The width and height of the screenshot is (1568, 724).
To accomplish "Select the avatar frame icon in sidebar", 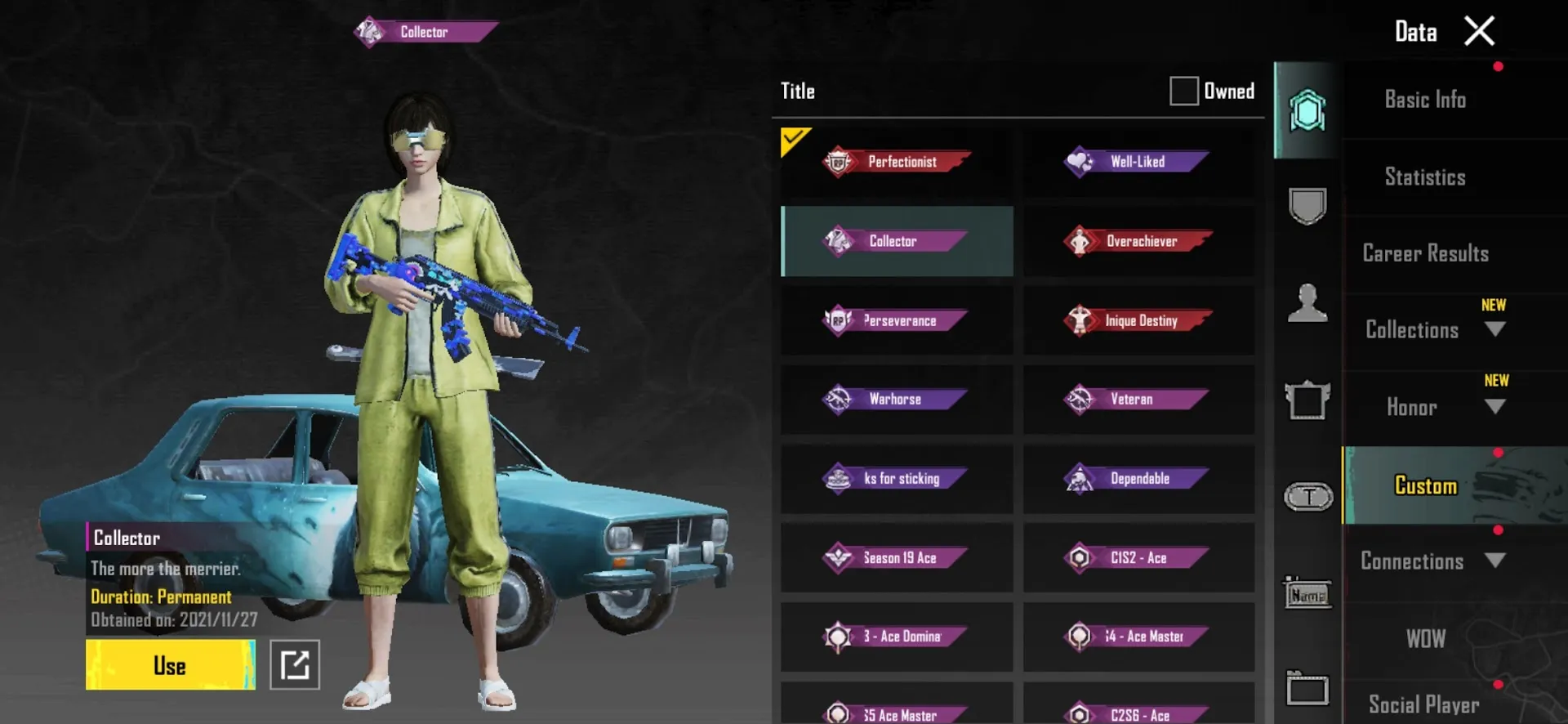I will click(1307, 400).
